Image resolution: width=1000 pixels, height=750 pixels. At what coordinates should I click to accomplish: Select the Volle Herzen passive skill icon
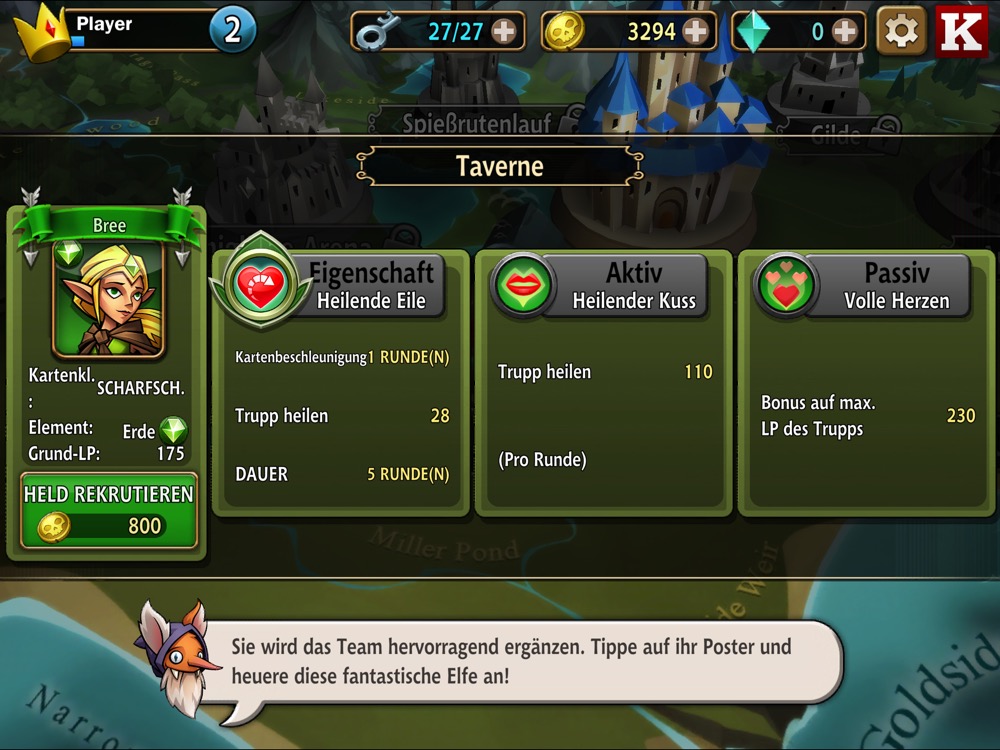(x=785, y=286)
